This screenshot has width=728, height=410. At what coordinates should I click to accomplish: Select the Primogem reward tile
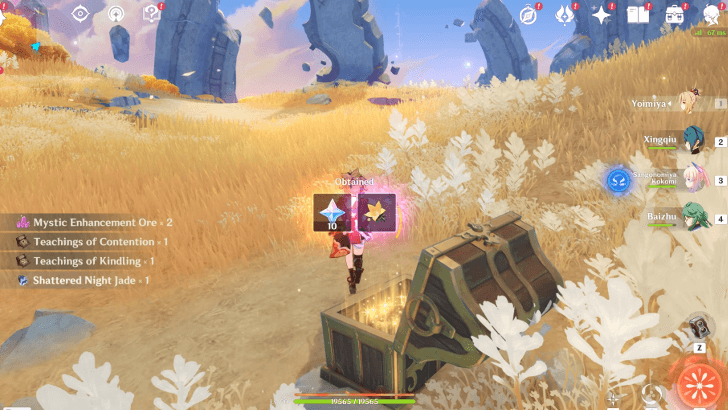coord(330,212)
